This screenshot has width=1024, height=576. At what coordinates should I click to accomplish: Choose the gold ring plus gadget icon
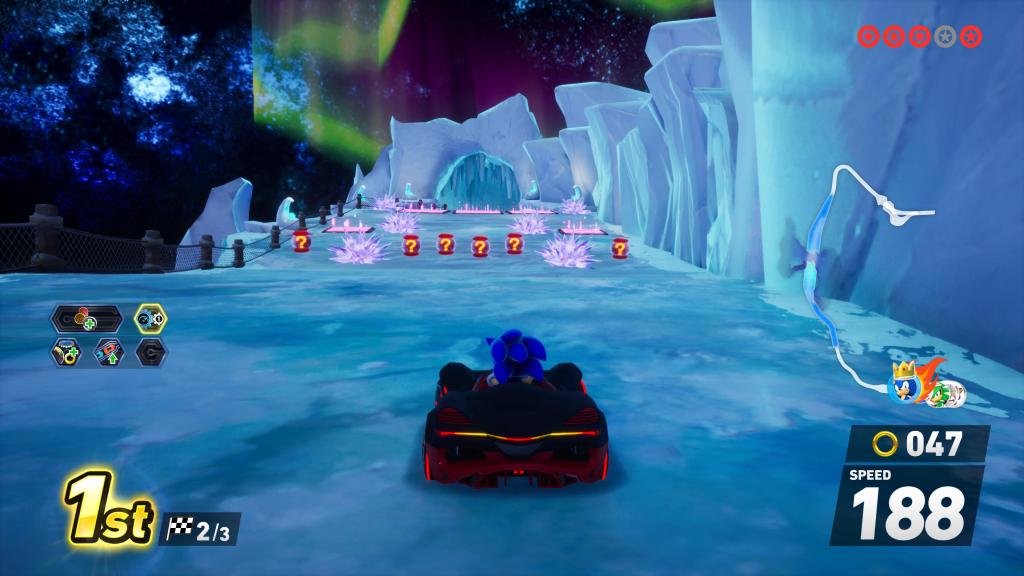[x=67, y=352]
